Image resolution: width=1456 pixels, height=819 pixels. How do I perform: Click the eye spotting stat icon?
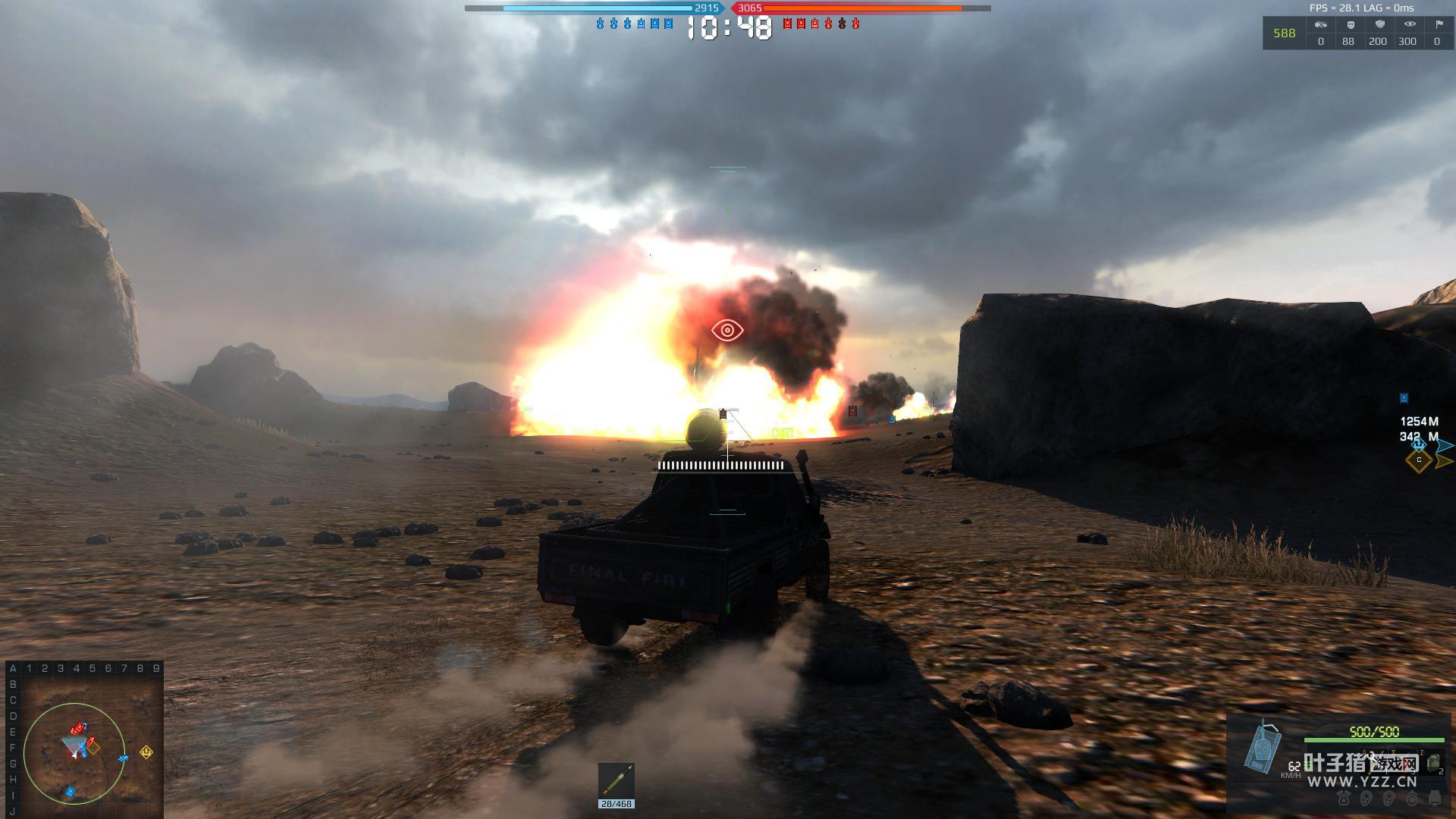1409,25
